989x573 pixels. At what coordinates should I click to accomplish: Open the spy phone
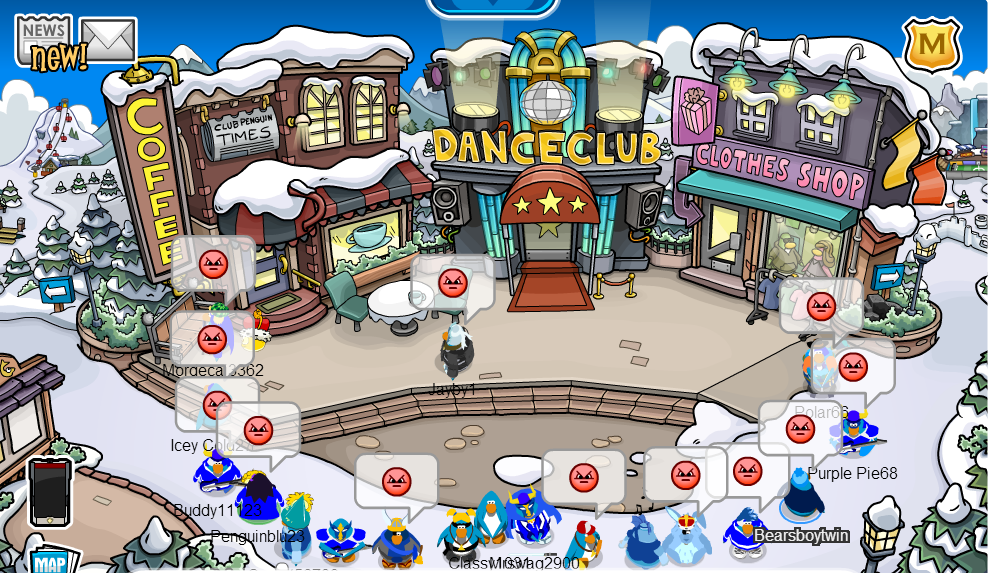tap(50, 492)
